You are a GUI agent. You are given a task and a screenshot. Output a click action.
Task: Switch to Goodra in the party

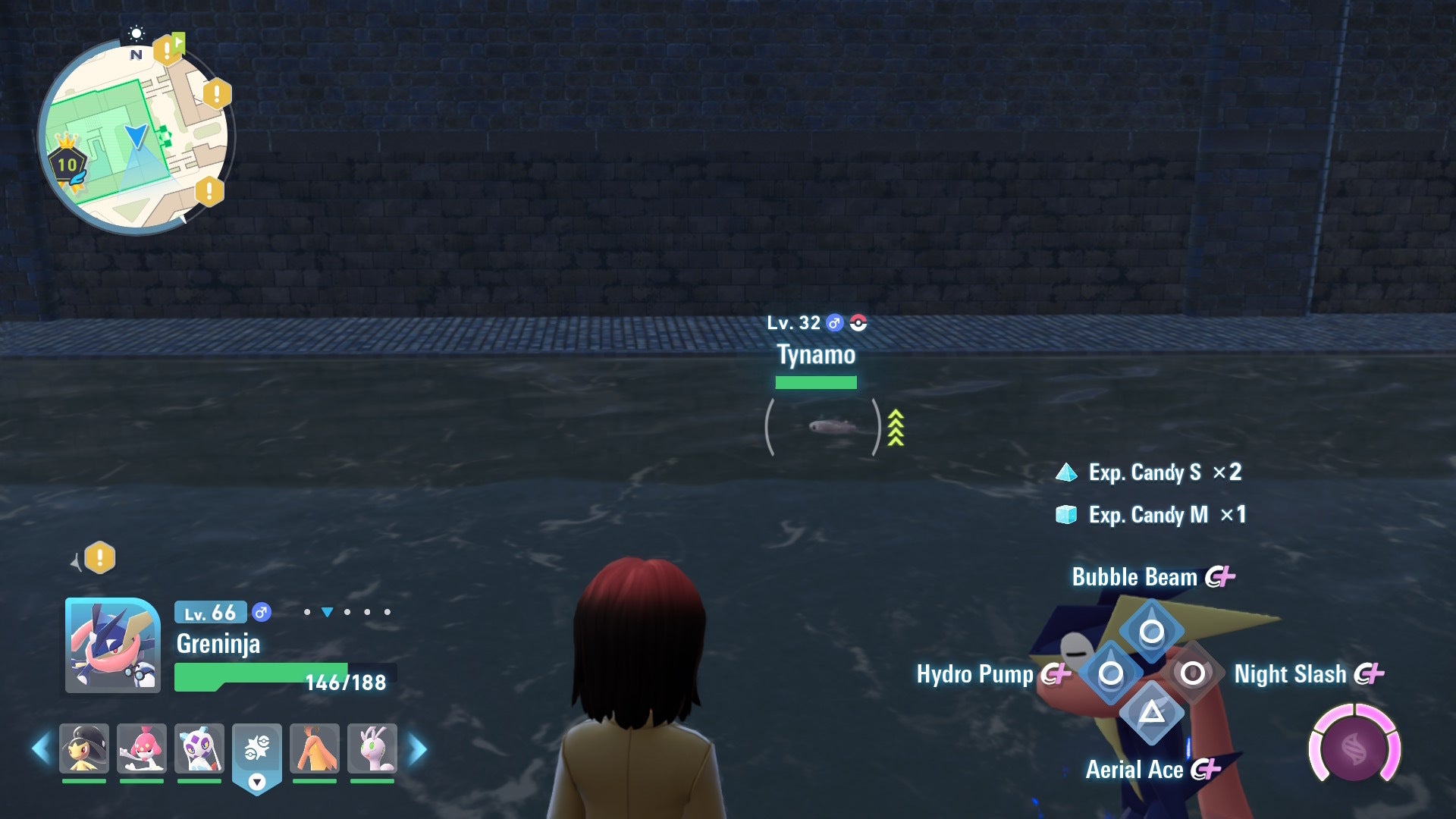pos(372,748)
